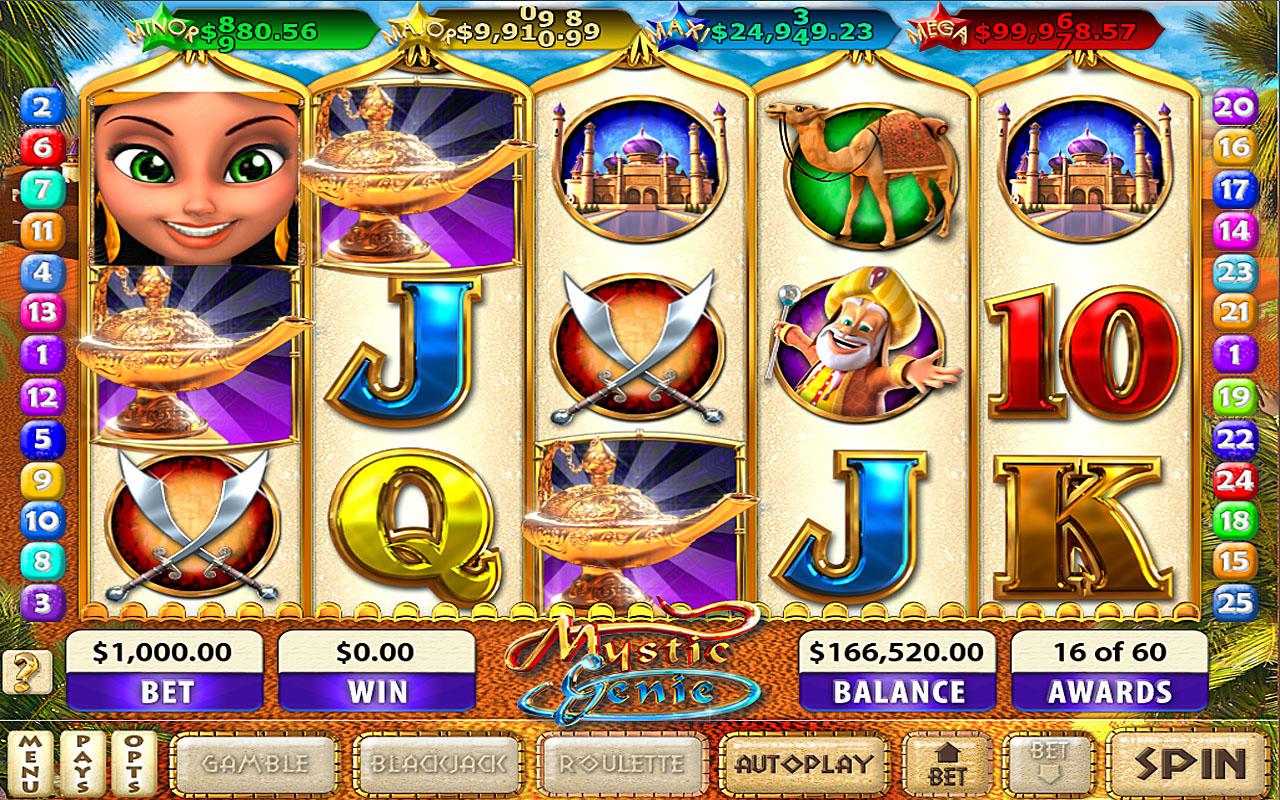Select payline number 24 marker
The width and height of the screenshot is (1280, 800).
point(1235,479)
